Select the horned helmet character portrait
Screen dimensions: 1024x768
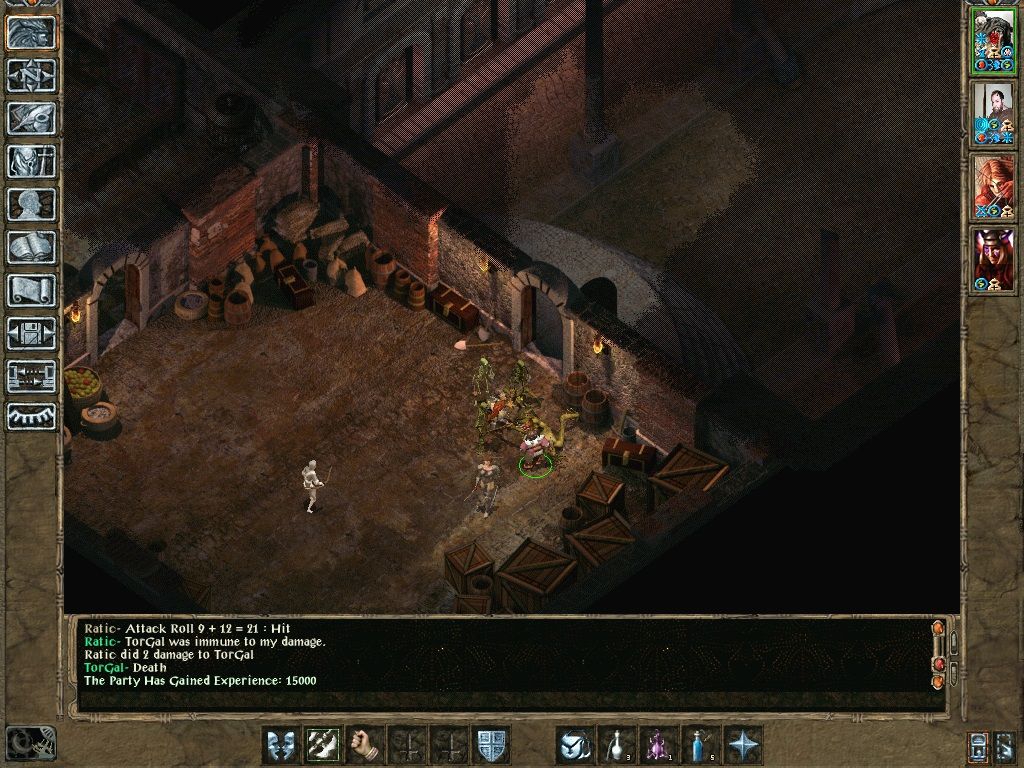(x=993, y=259)
